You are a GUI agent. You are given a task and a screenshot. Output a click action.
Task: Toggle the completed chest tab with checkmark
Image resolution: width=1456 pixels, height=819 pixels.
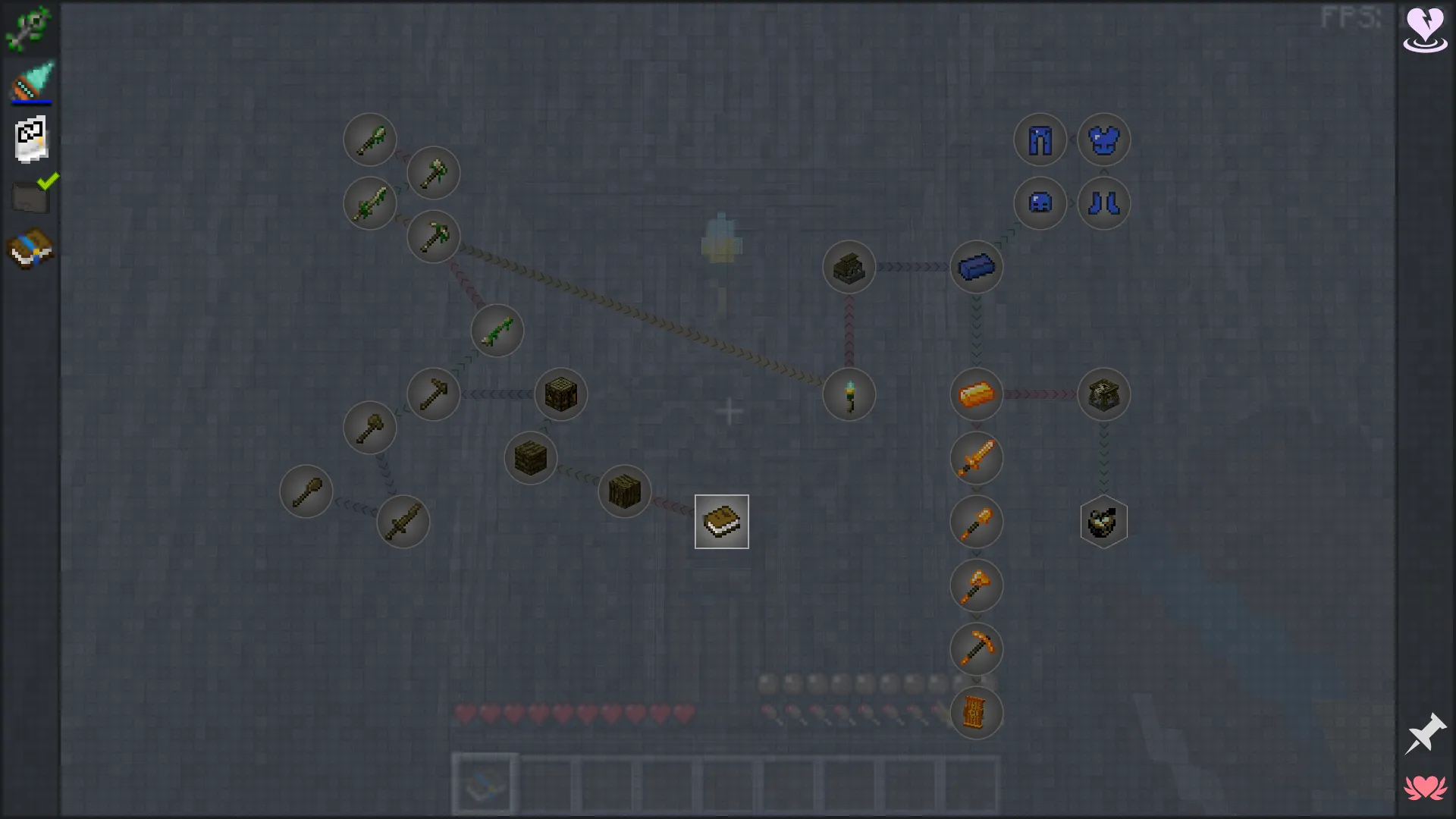(x=30, y=195)
